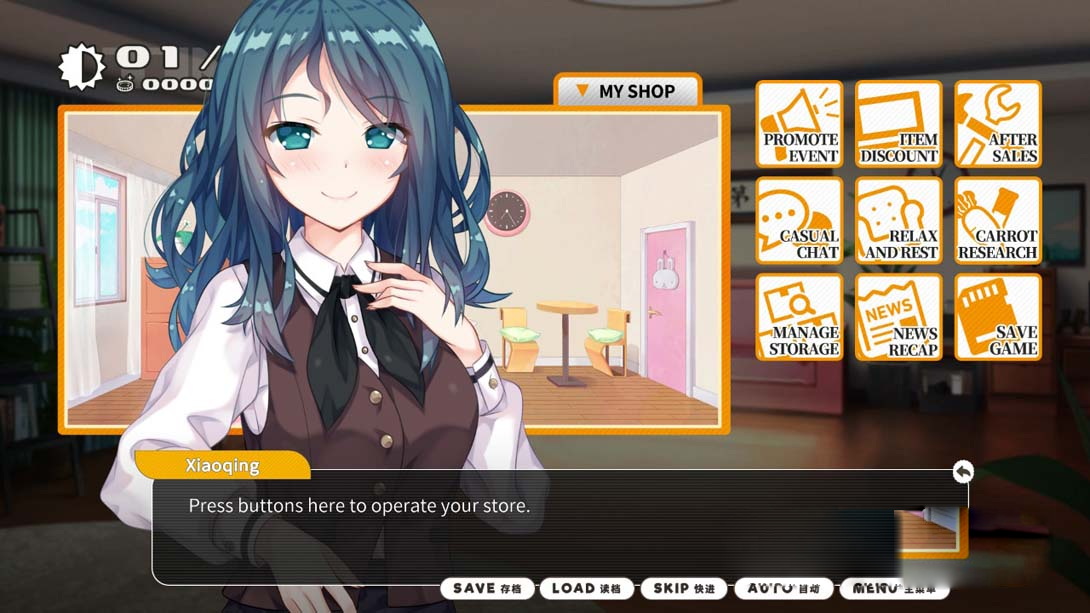Viewport: 1090px width, 613px height.
Task: Choose Relax and Rest
Action: [x=898, y=221]
